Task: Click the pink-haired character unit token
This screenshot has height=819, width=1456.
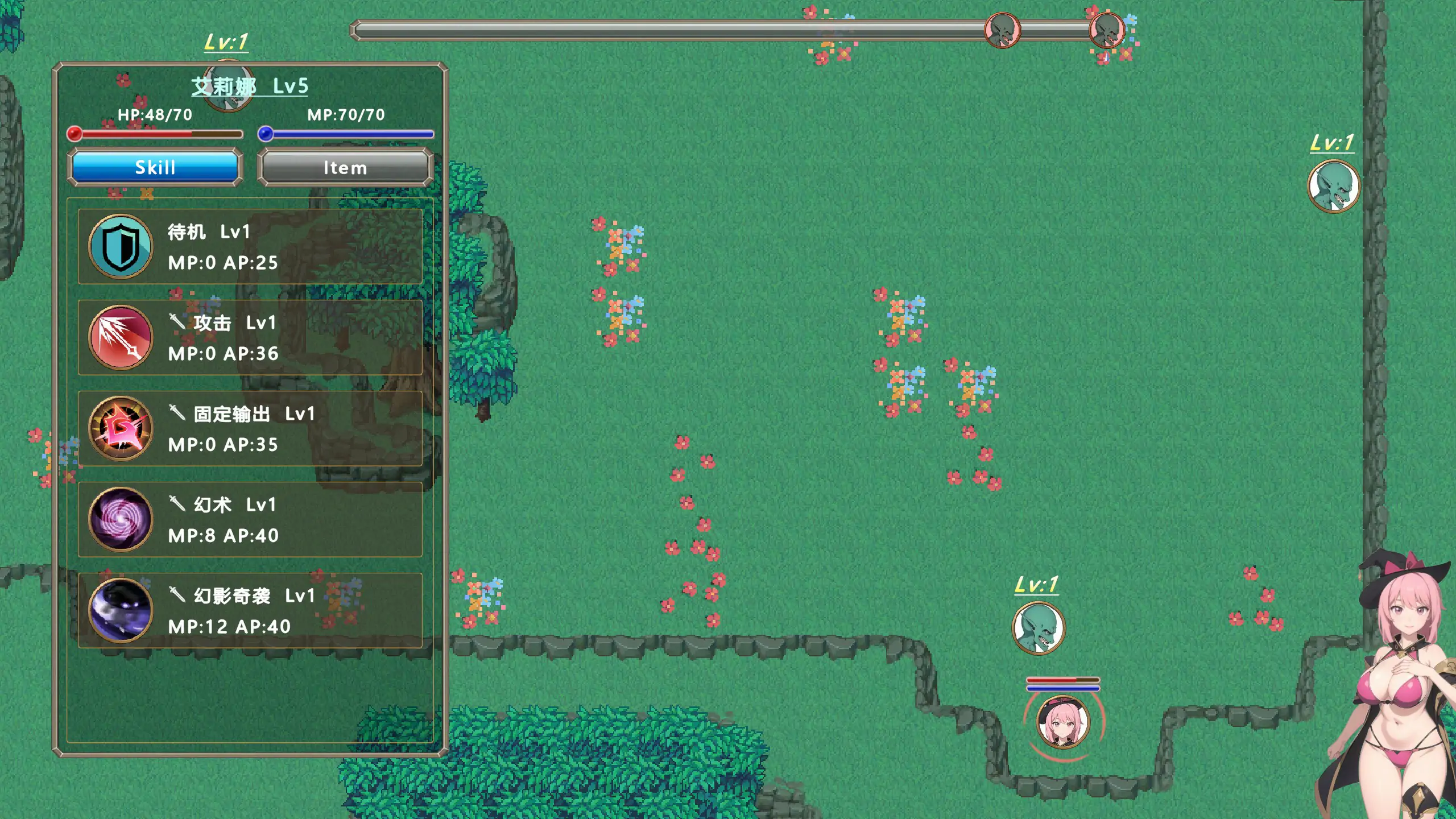Action: point(1062,722)
